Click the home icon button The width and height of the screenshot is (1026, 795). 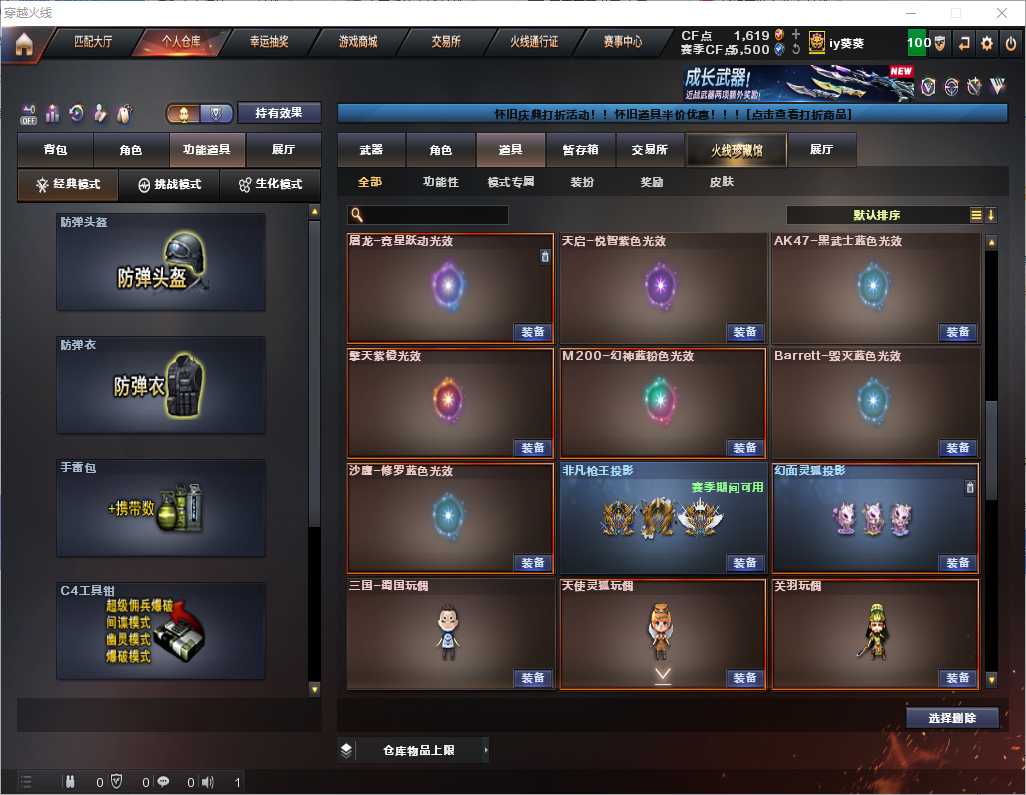23,44
